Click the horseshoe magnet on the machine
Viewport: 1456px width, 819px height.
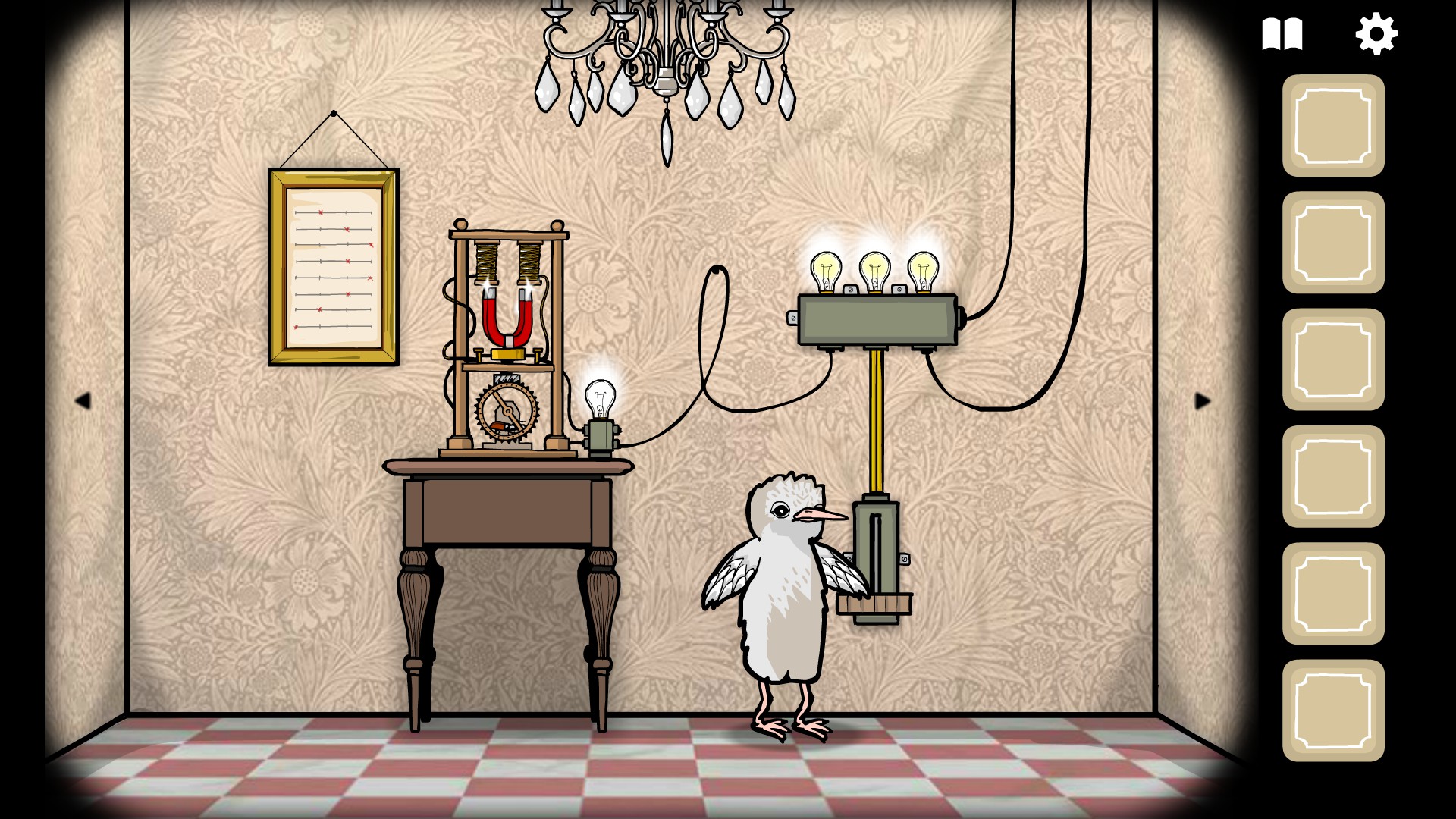pos(507,318)
